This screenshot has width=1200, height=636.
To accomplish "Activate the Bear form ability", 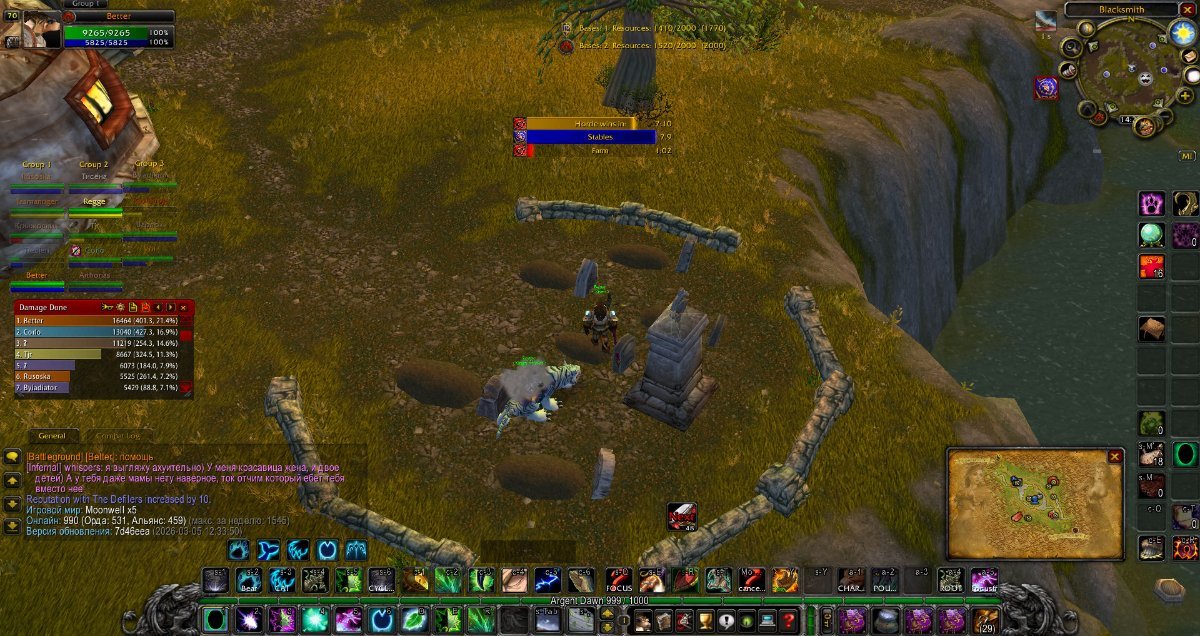I will point(249,581).
